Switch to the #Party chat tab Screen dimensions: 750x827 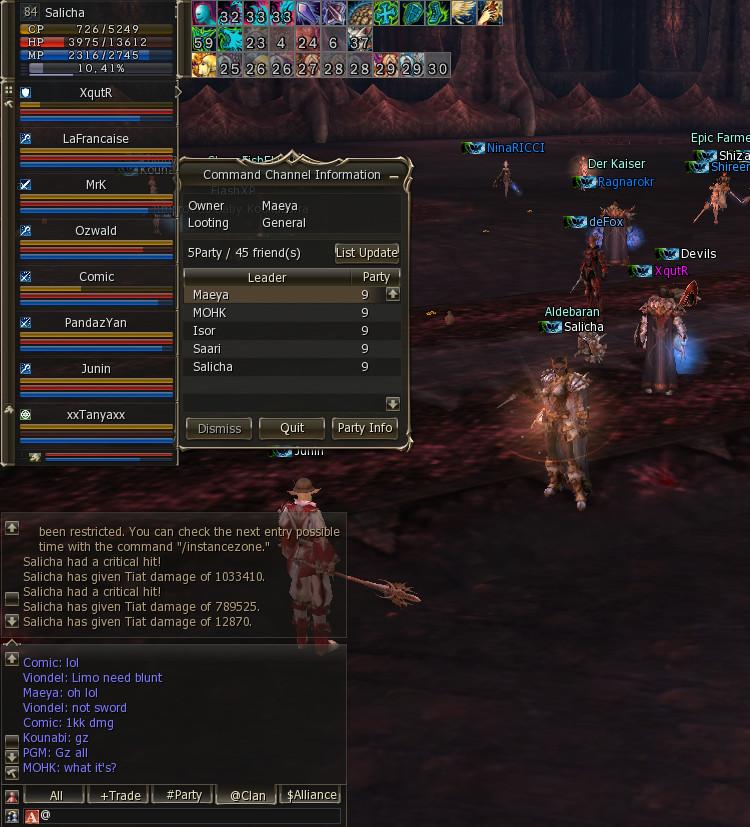point(184,795)
